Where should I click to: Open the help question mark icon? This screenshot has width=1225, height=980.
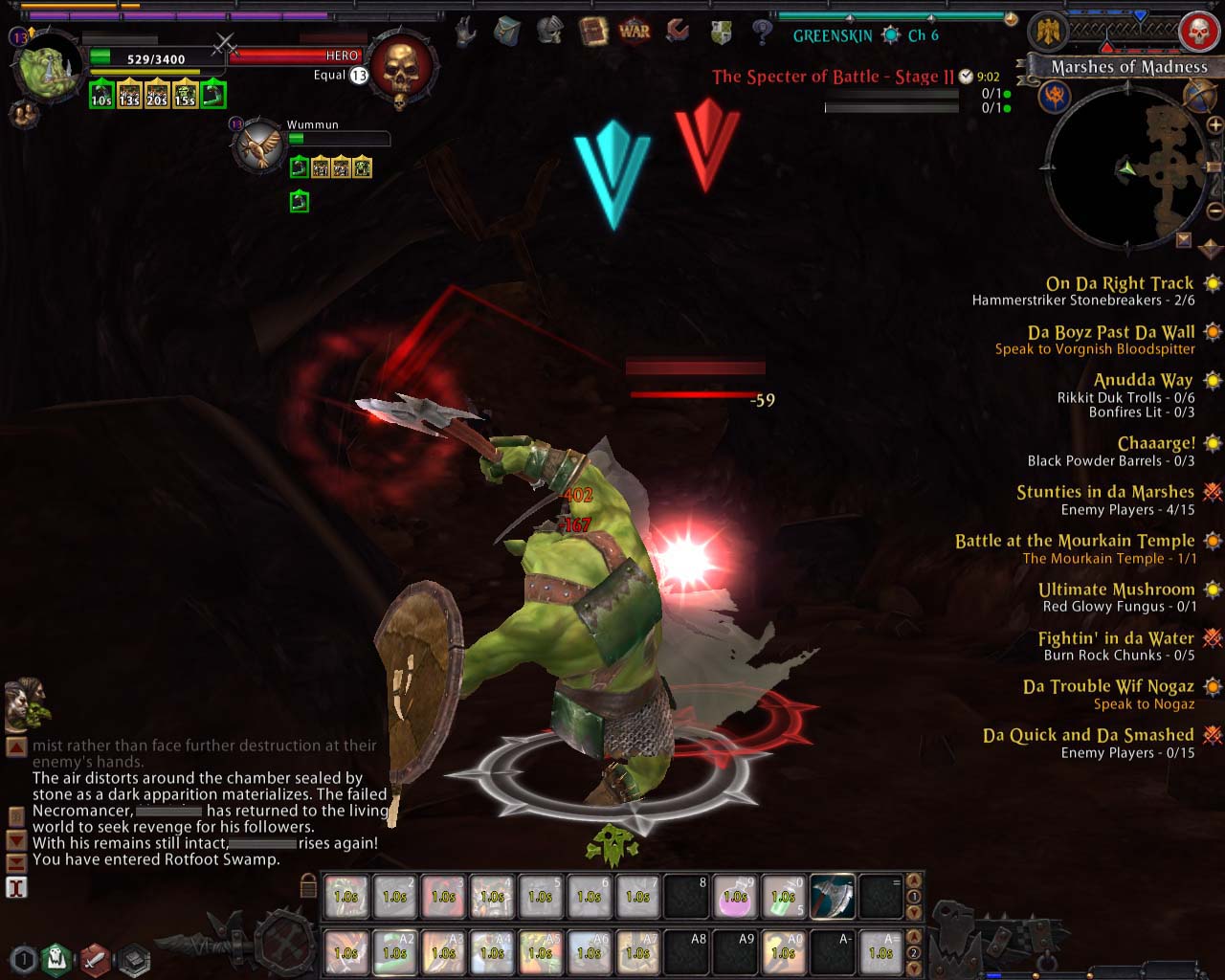click(763, 33)
